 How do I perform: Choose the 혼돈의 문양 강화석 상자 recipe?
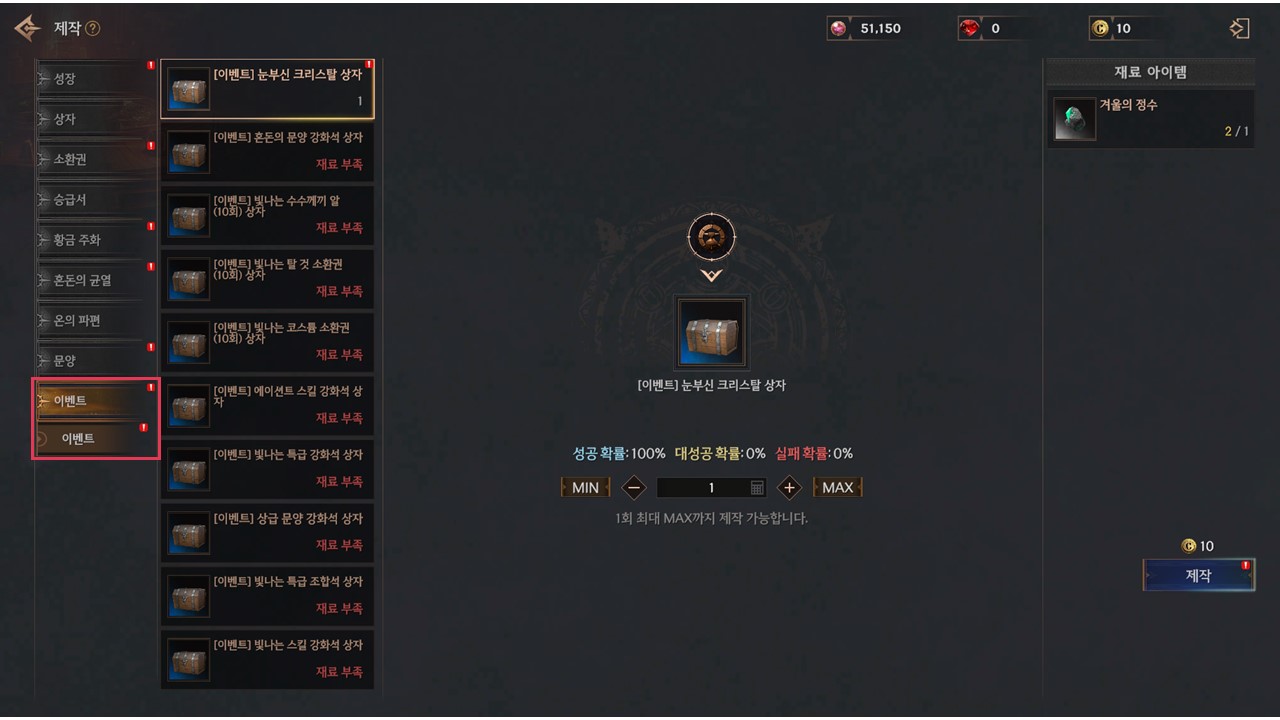coord(267,152)
